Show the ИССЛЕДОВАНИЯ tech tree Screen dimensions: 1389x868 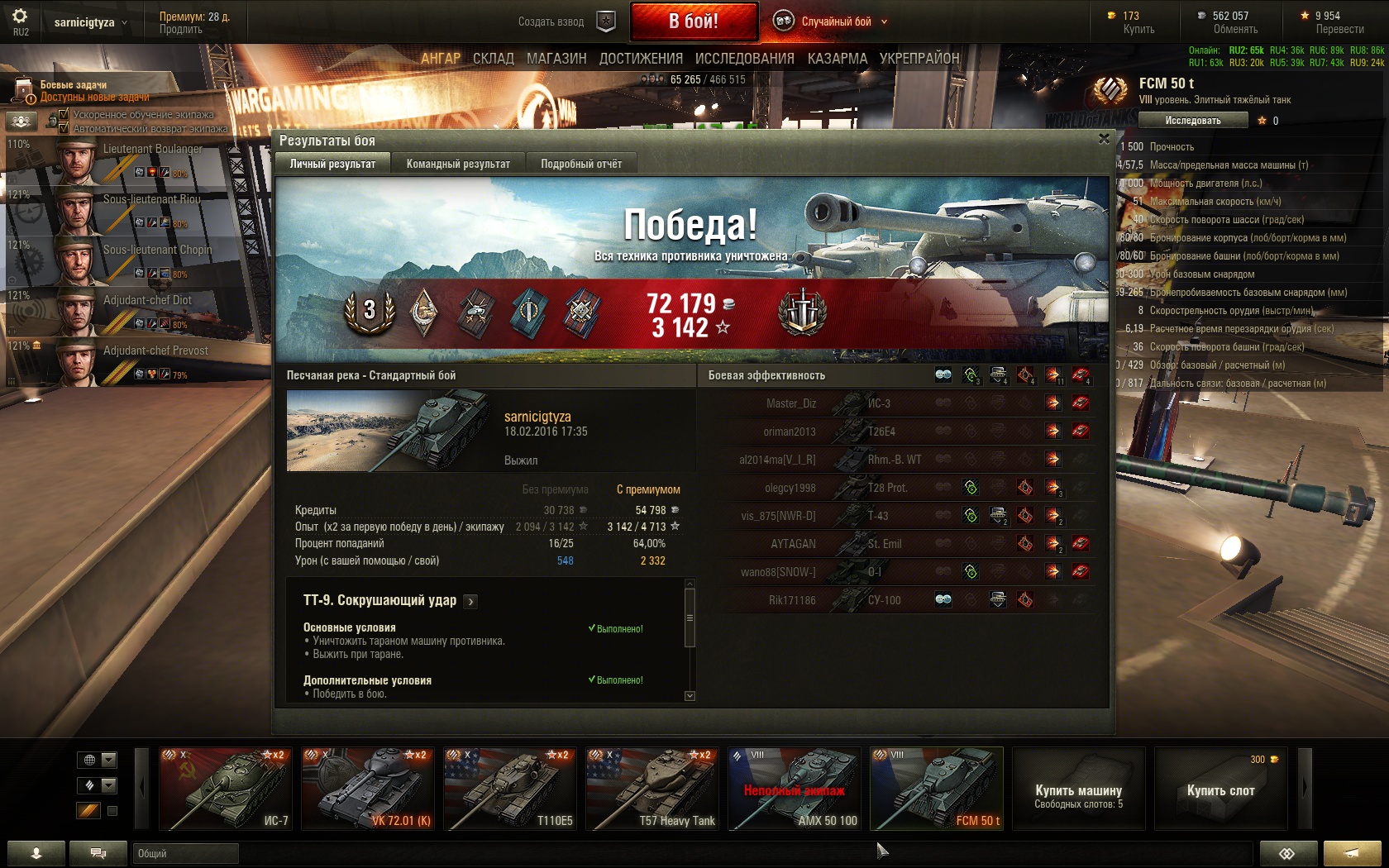pyautogui.click(x=744, y=59)
